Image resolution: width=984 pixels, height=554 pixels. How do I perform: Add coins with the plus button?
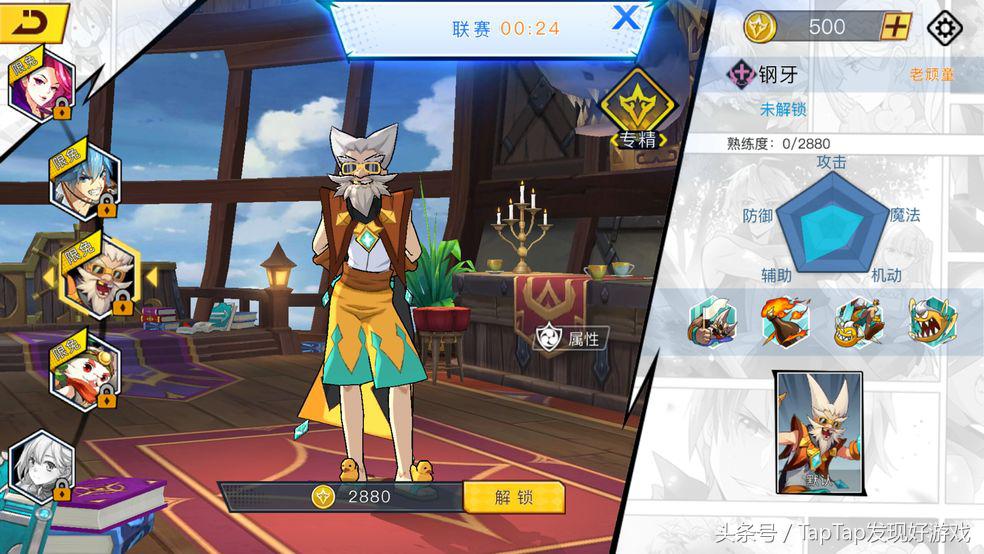click(894, 27)
